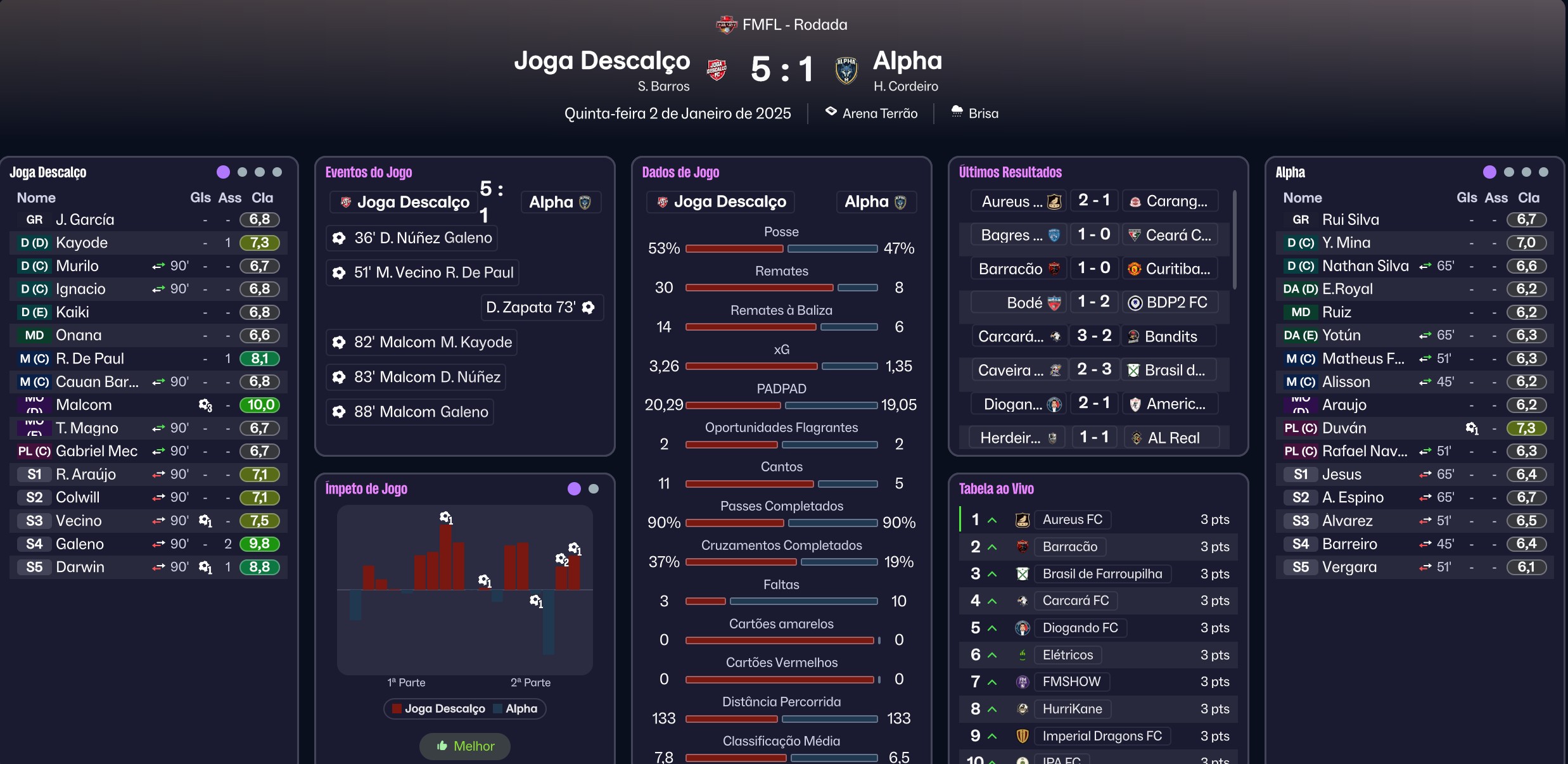The height and width of the screenshot is (764, 1568).
Task: Select Brasil de Farroupilha in live table
Action: [1102, 574]
